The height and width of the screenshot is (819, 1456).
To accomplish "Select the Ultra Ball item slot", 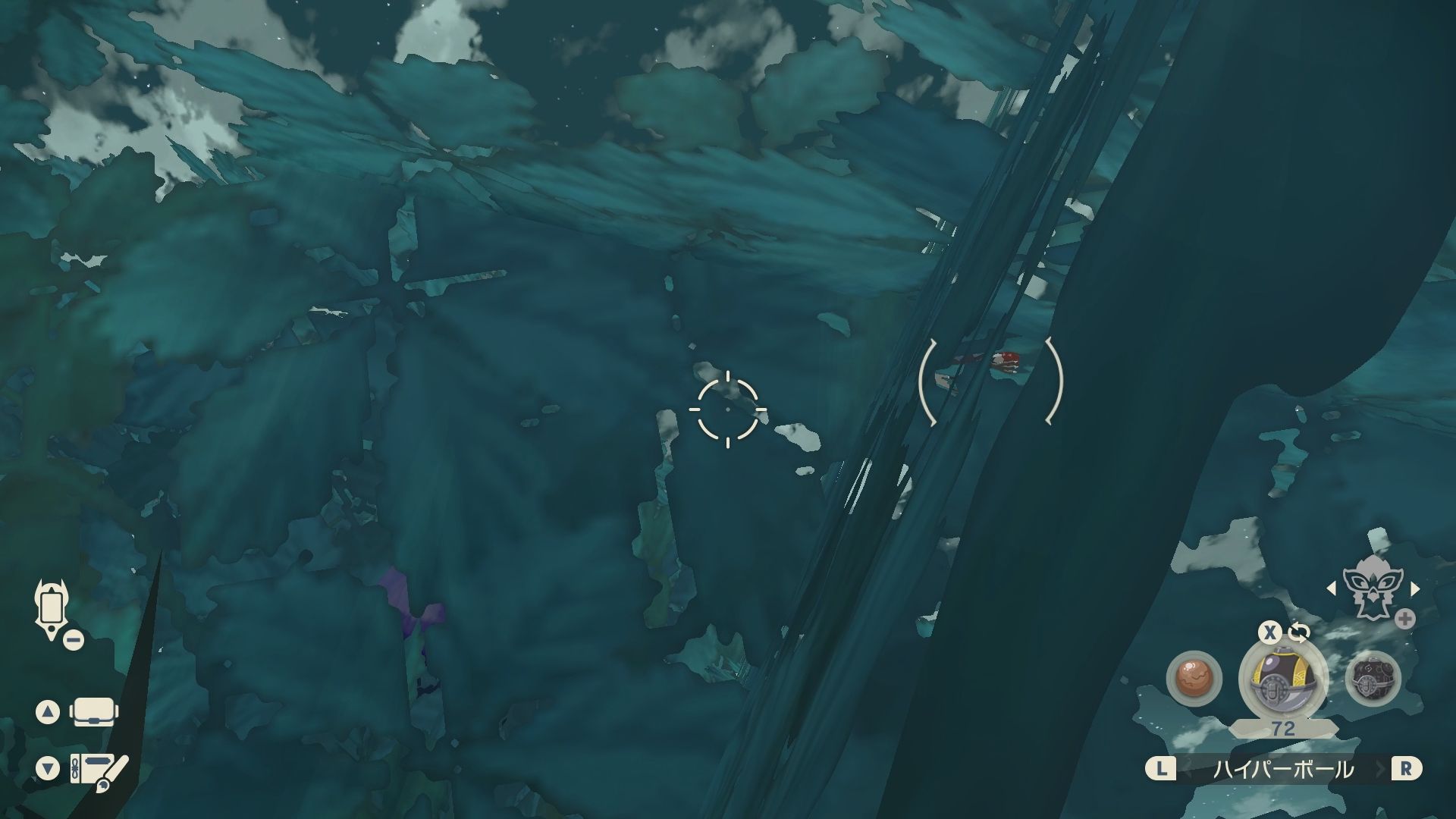I will 1282,679.
